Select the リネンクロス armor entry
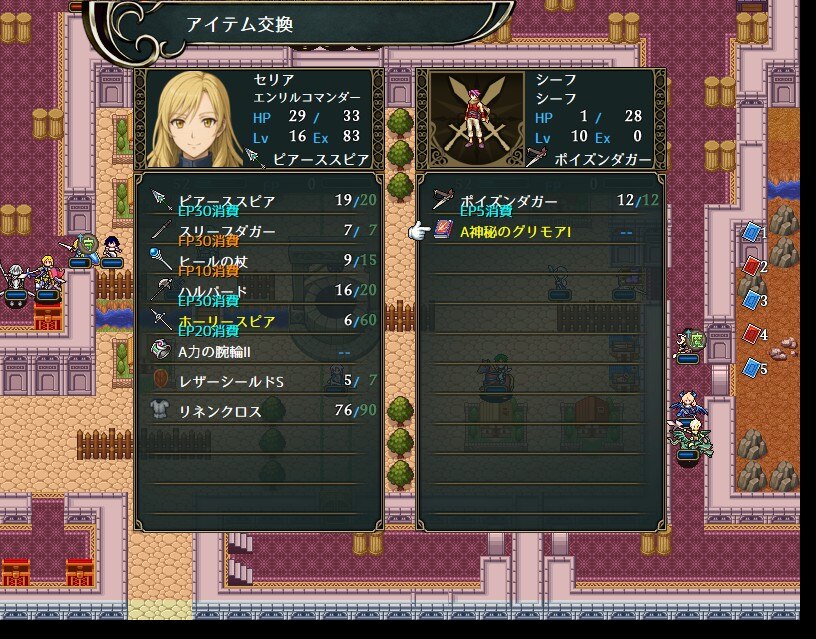Viewport: 816px width, 639px height. tap(258, 411)
